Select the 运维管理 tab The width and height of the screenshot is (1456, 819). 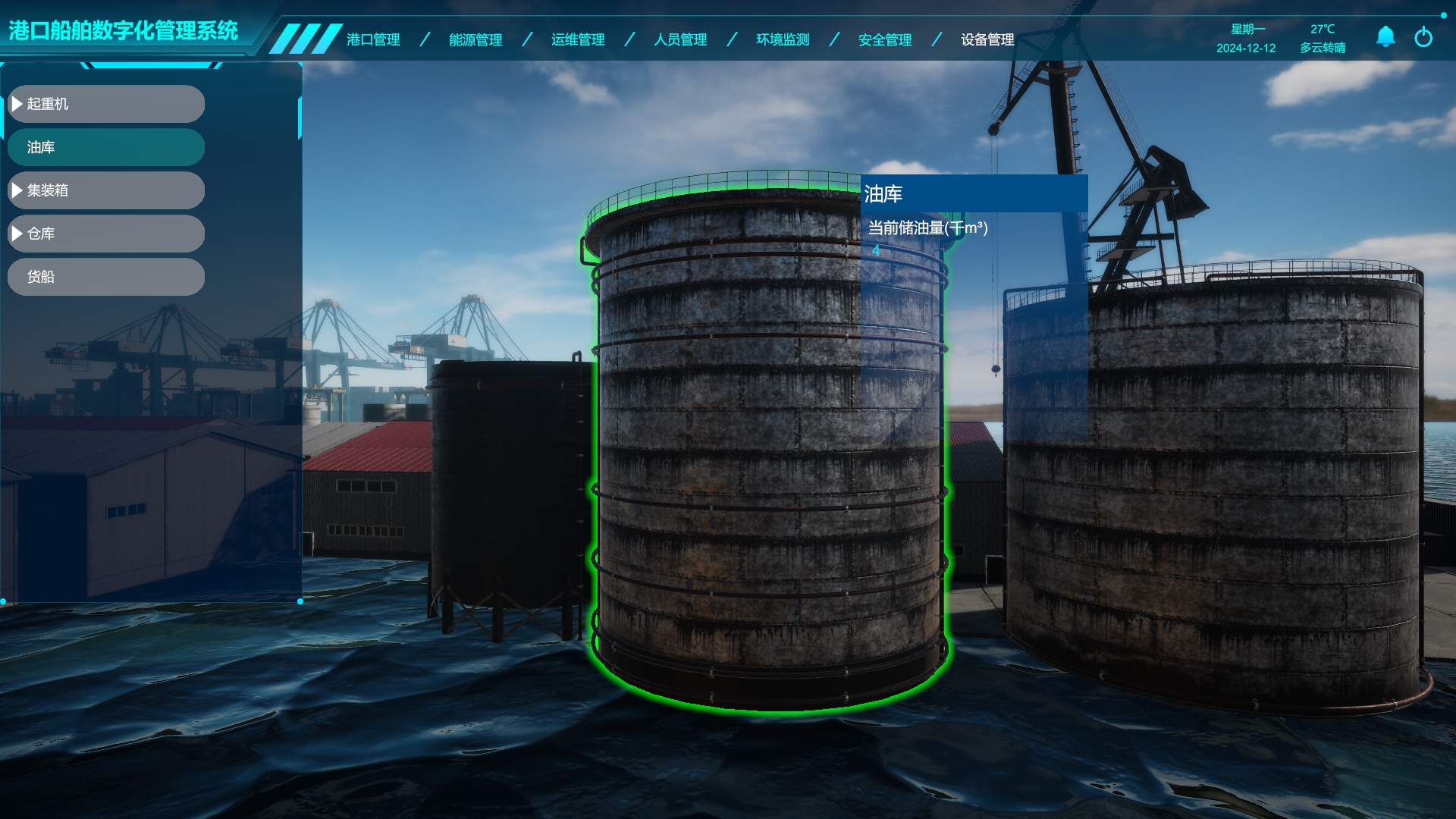(x=577, y=39)
